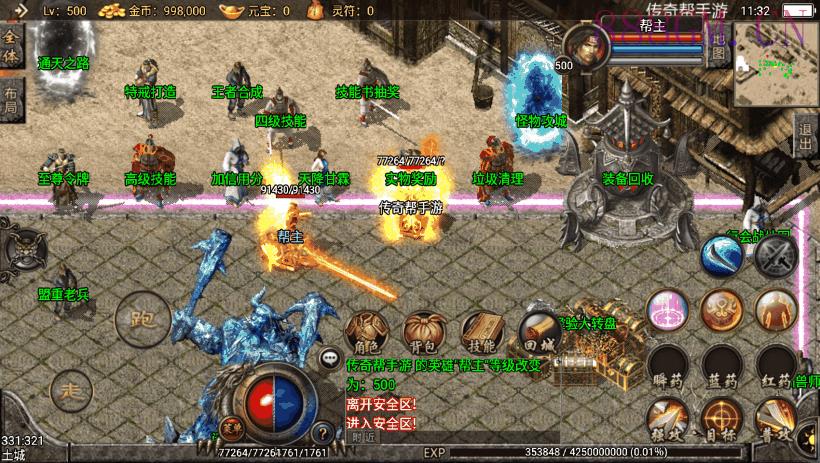
Task: Open the 角色 character panel
Action: tap(364, 332)
